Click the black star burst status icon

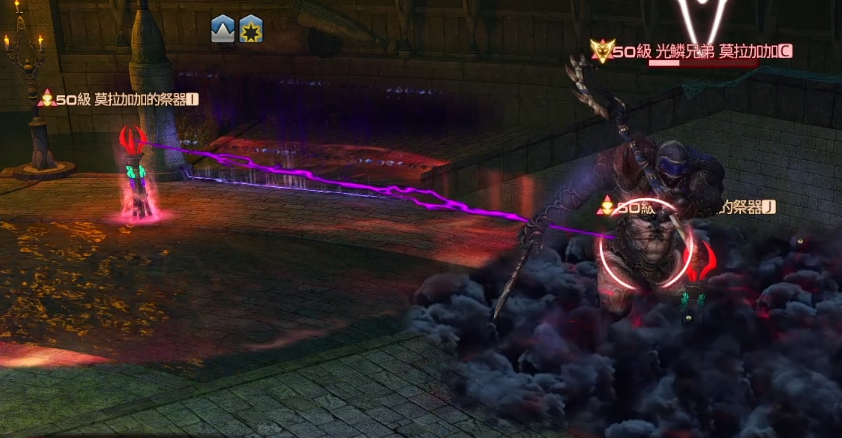250,30
